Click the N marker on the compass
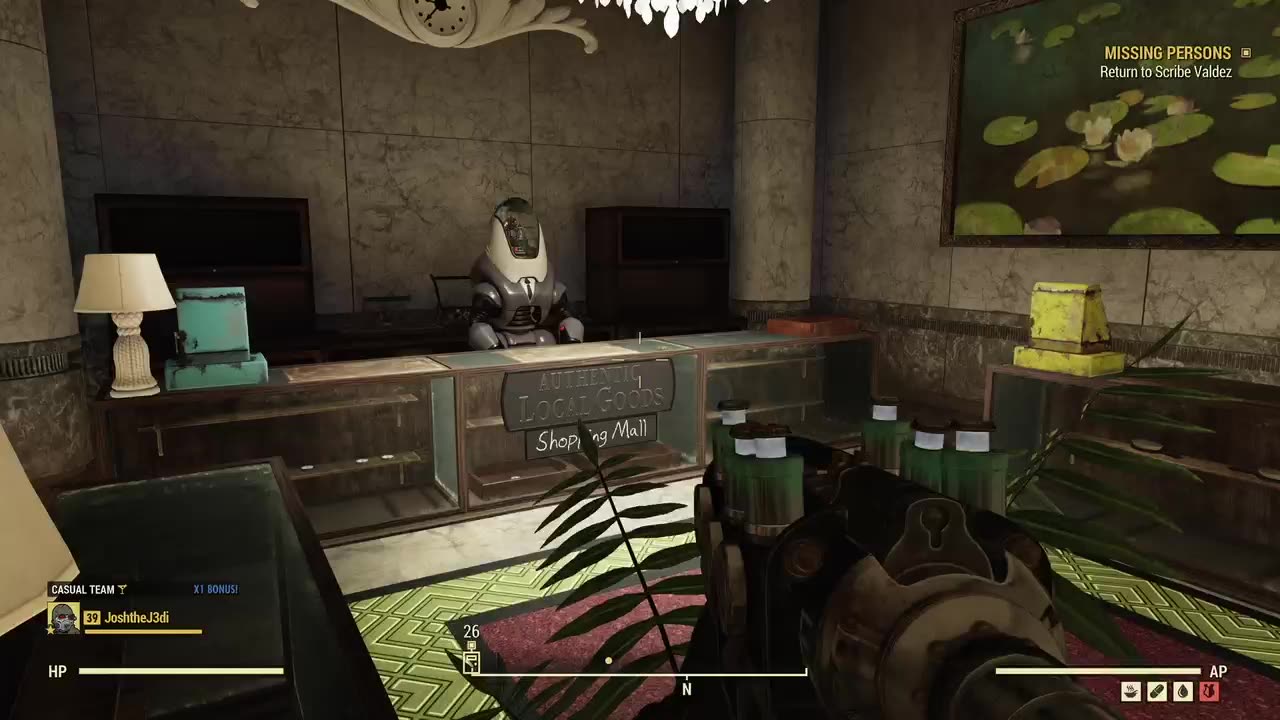 [686, 689]
